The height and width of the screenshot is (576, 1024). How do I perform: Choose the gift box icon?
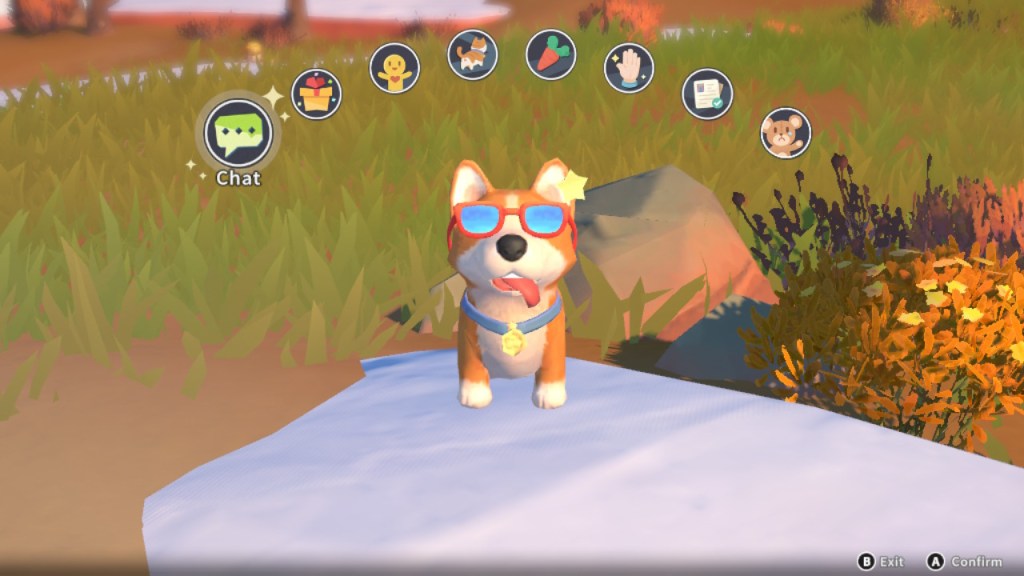316,94
